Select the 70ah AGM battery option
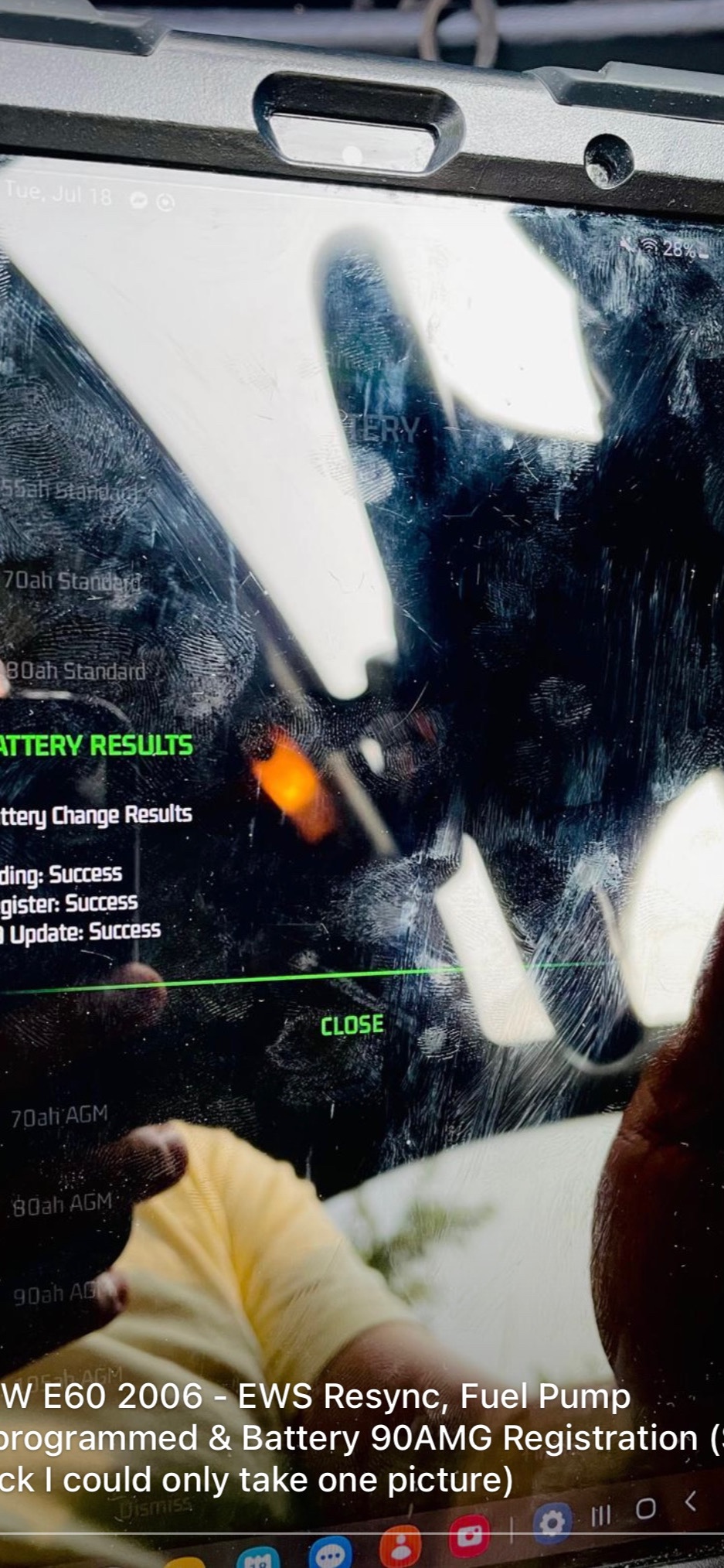This screenshot has height=1568, width=724. 59,1116
